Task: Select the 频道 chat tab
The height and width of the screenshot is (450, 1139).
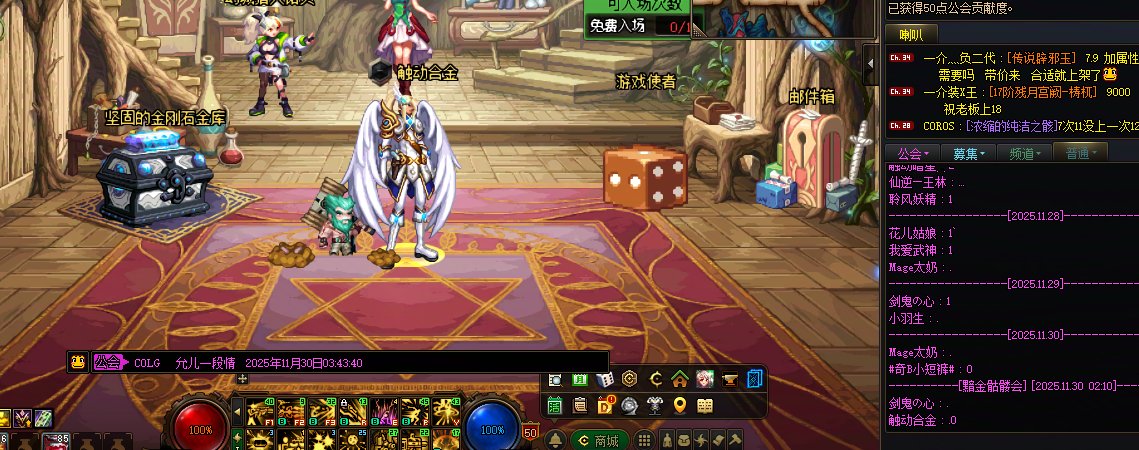Action: pyautogui.click(x=1025, y=153)
